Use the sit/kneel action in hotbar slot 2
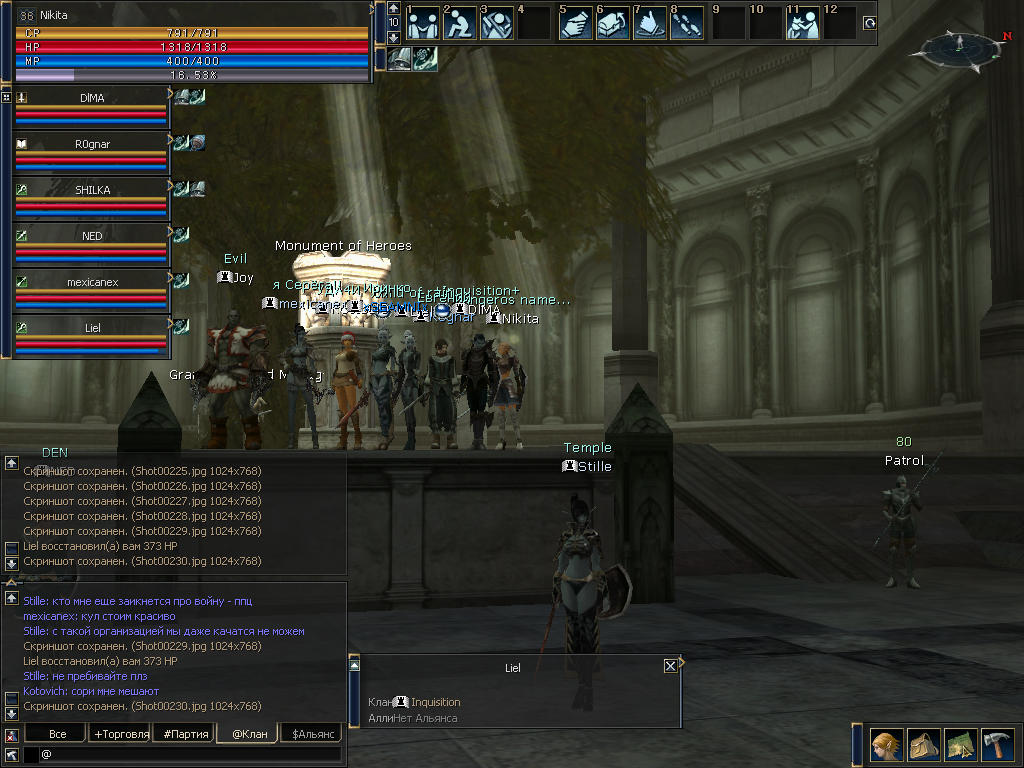 tap(459, 23)
